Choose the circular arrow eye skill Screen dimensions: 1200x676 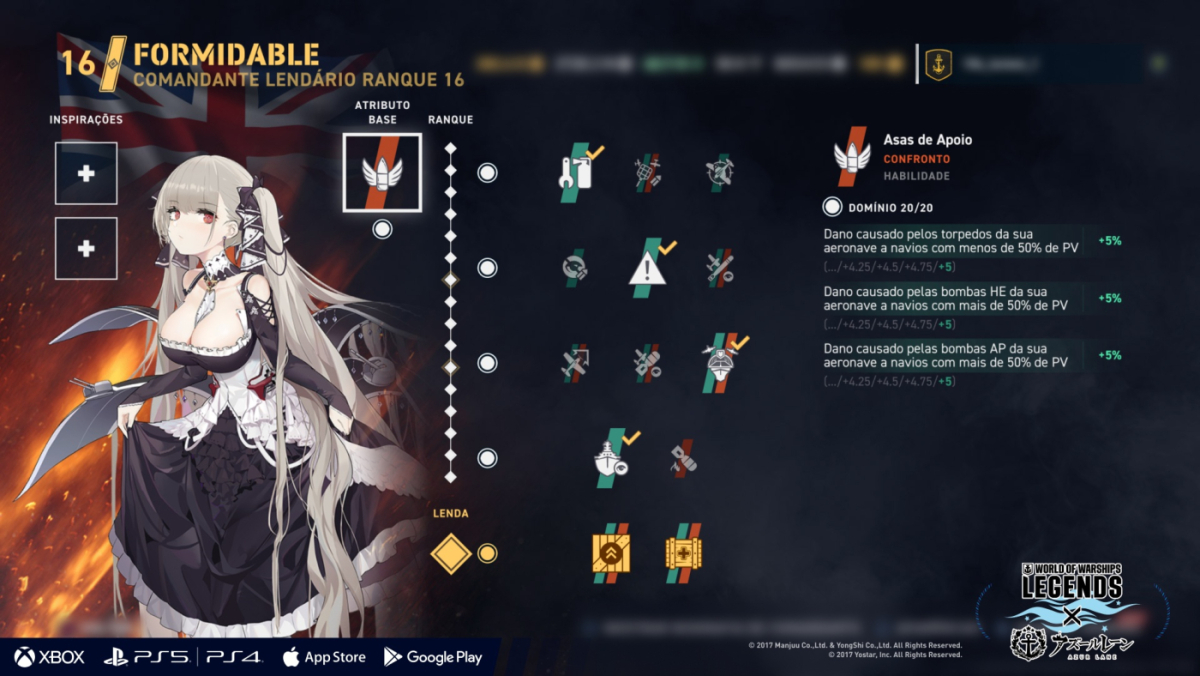(575, 268)
